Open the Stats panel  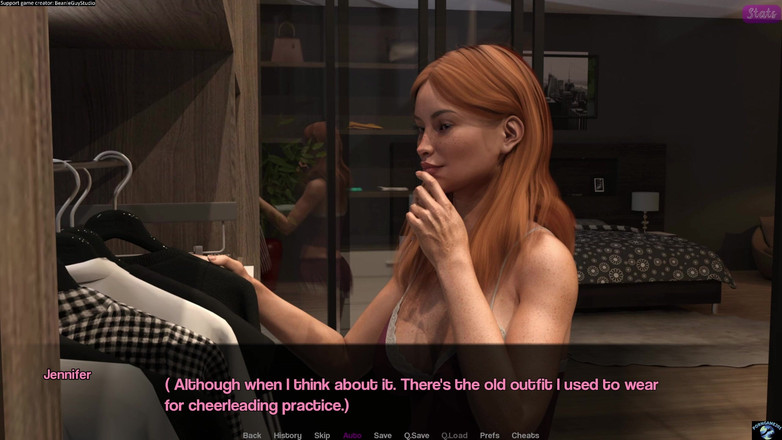[x=762, y=13]
